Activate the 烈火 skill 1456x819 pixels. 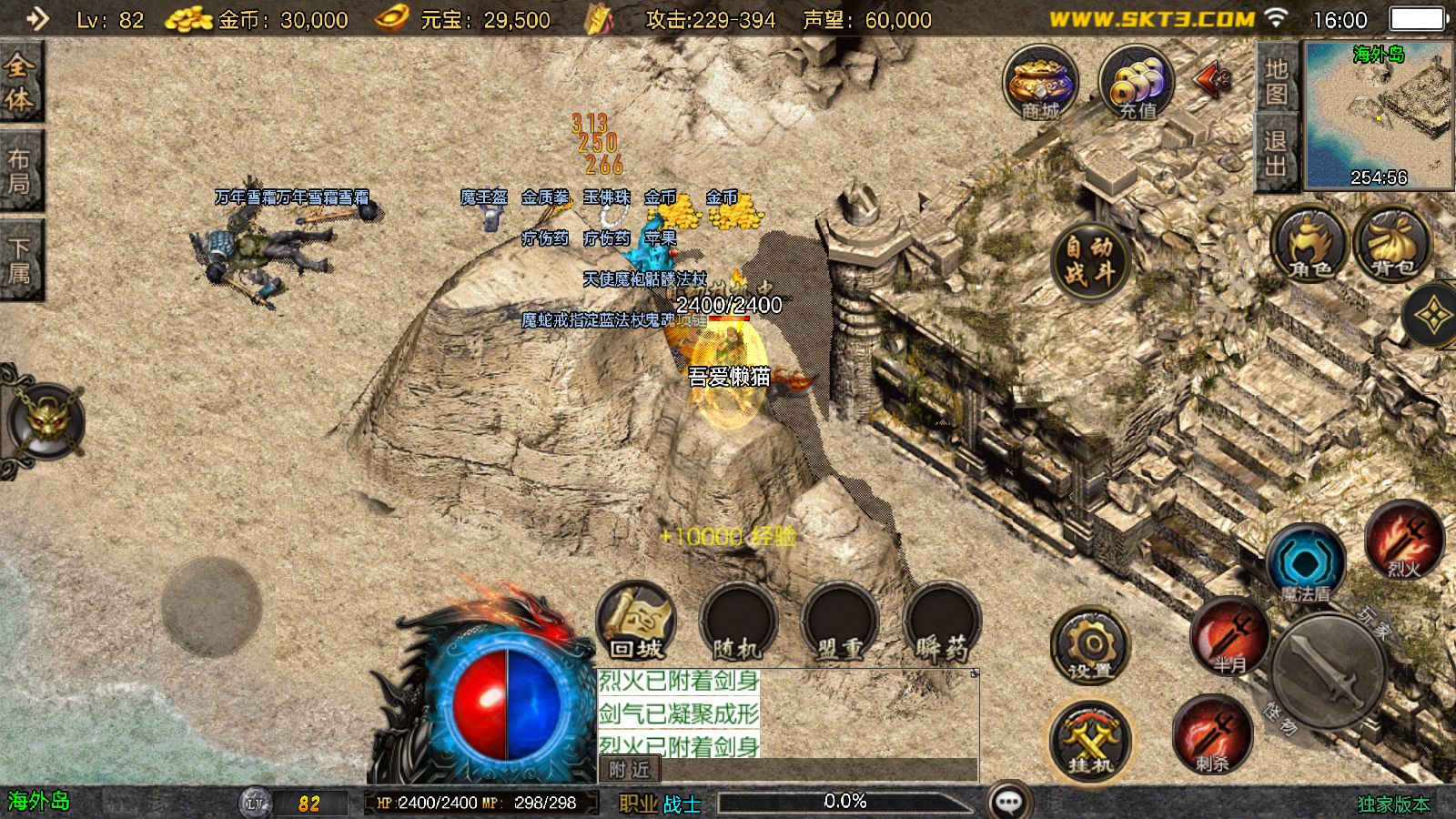[1404, 540]
